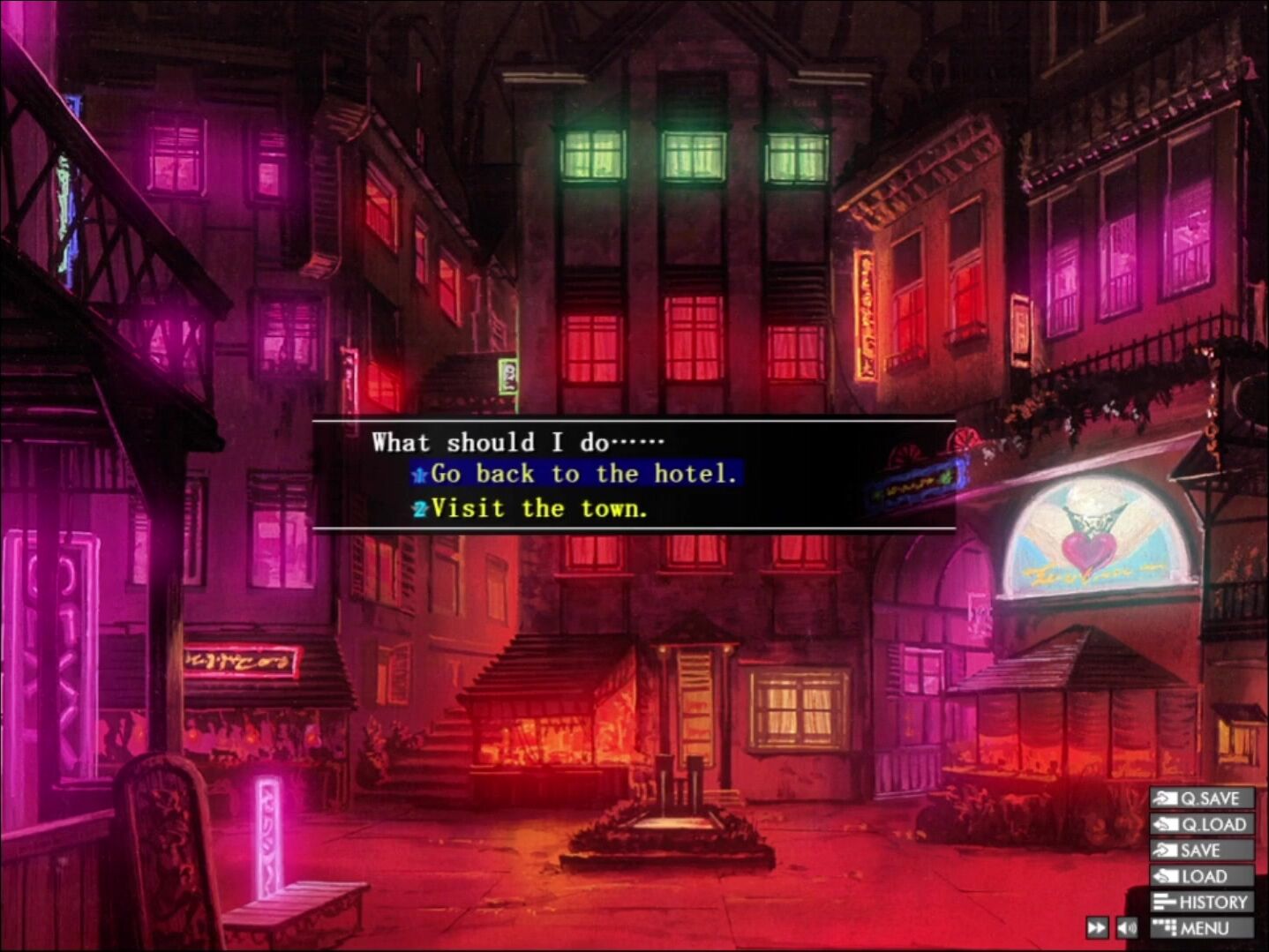The width and height of the screenshot is (1269, 952).
Task: Select the "Visit the town." option
Action: click(538, 509)
